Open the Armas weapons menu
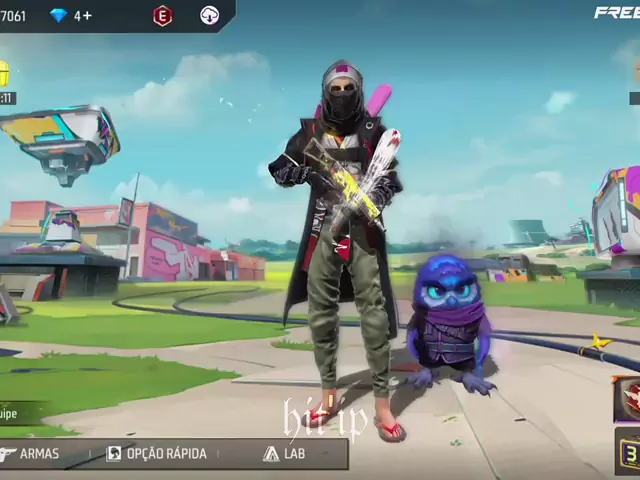Screen dimensions: 640x480 point(30,454)
